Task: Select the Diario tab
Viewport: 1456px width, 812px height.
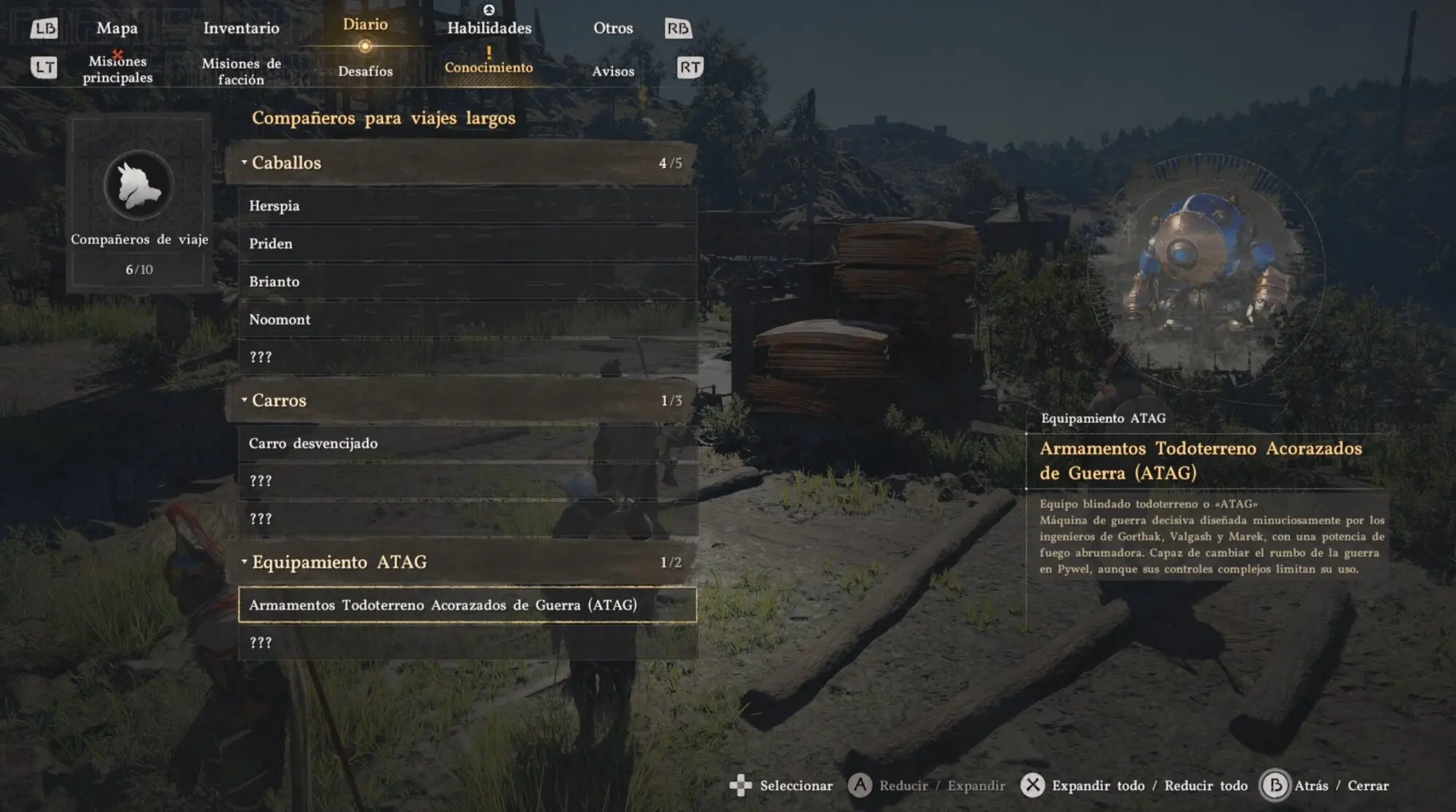Action: (x=365, y=25)
